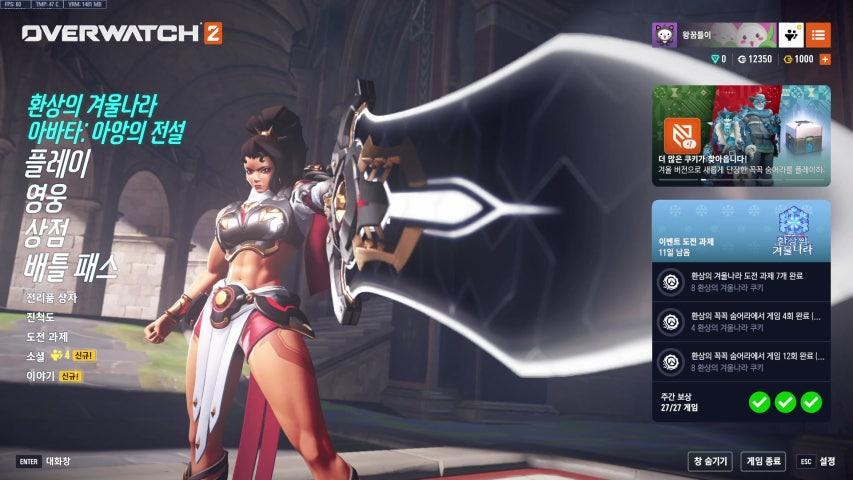The width and height of the screenshot is (853, 480).
Task: Open the white social friends icon
Action: tap(790, 35)
